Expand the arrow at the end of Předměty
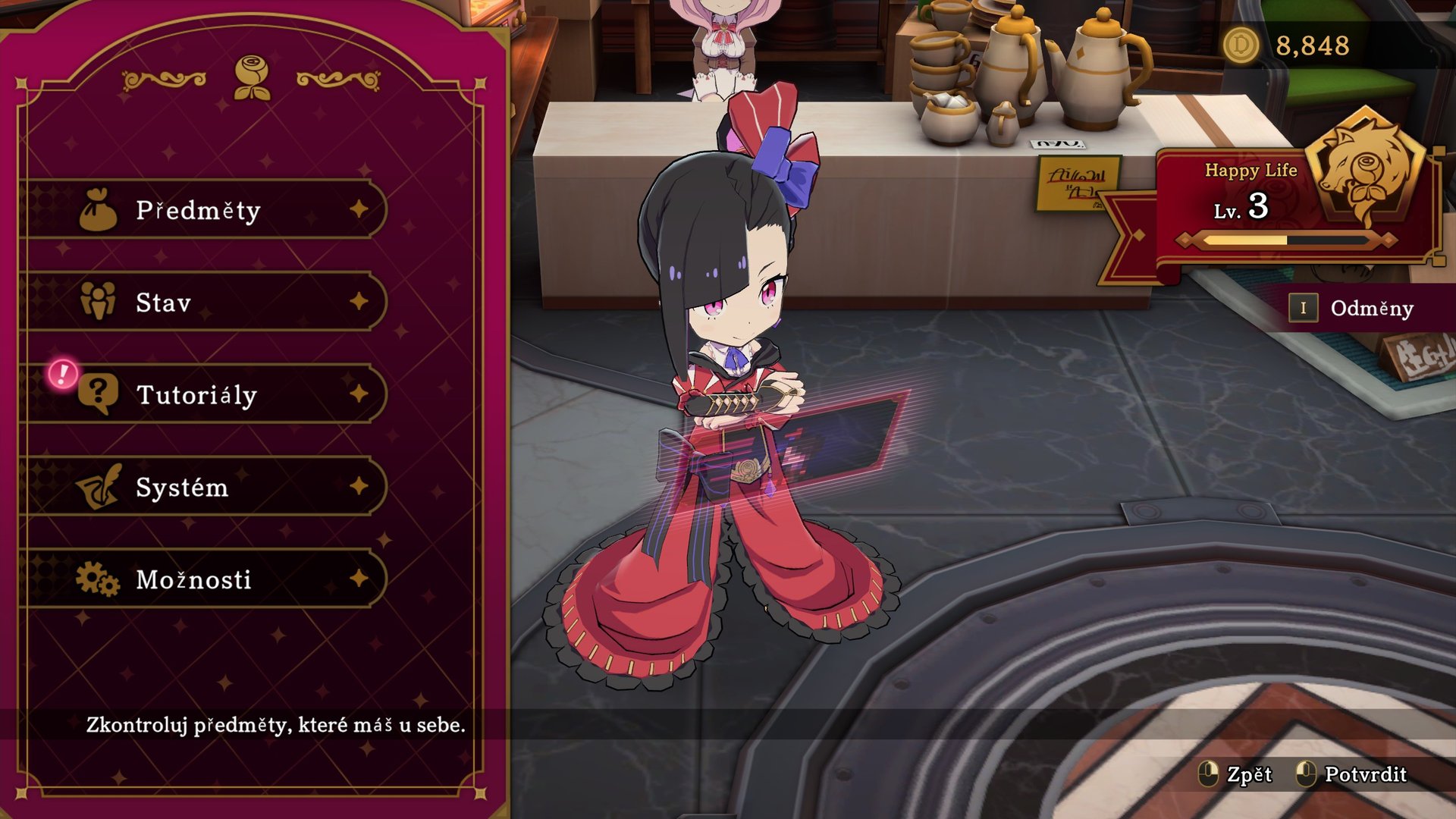 [x=359, y=211]
